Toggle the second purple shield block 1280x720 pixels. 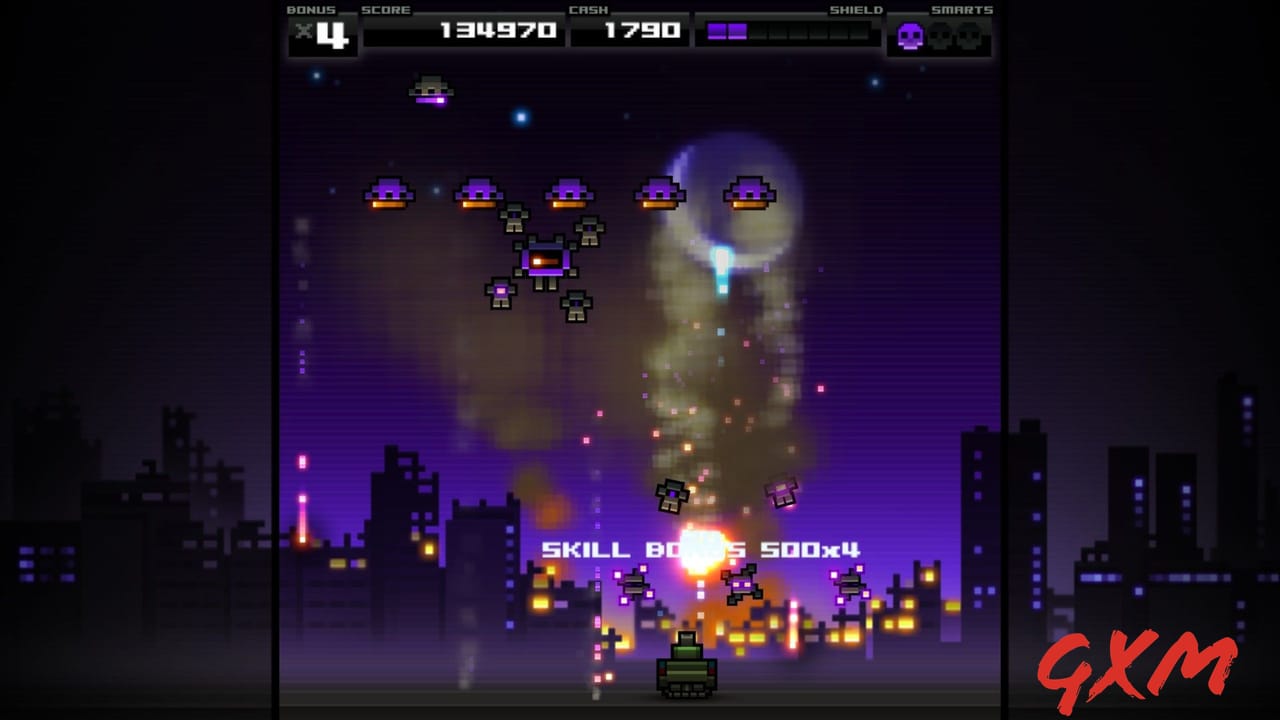click(x=737, y=31)
